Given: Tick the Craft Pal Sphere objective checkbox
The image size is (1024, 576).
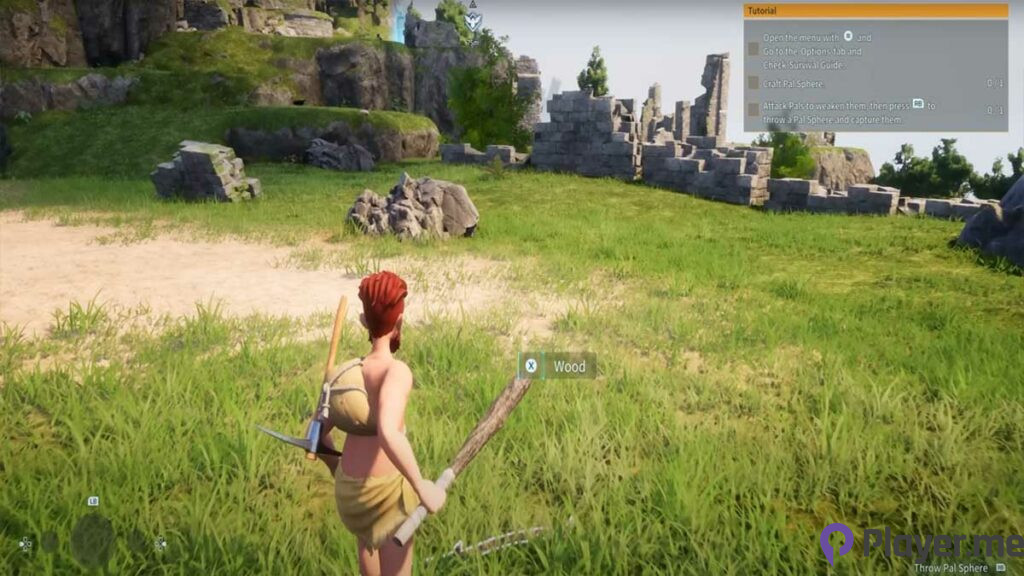Looking at the screenshot, I should (x=752, y=84).
